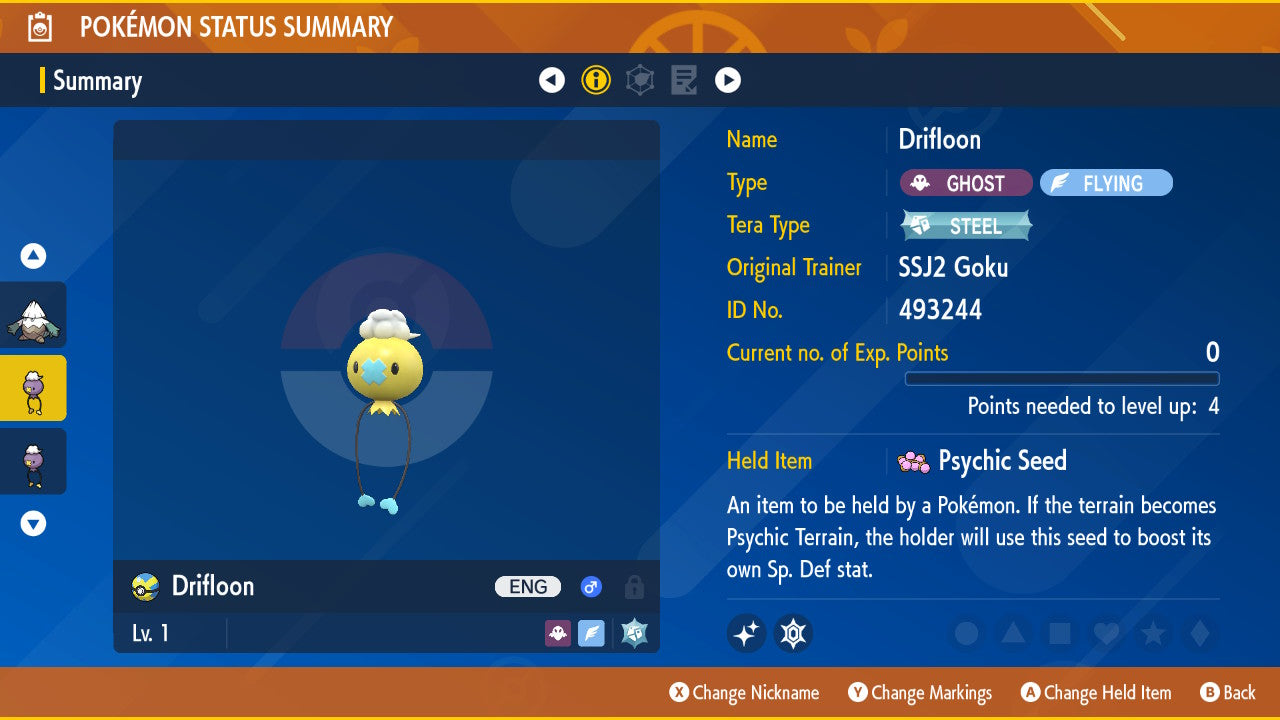
Task: Choose the highlighted Drifloon party thumbnail
Action: coord(34,388)
